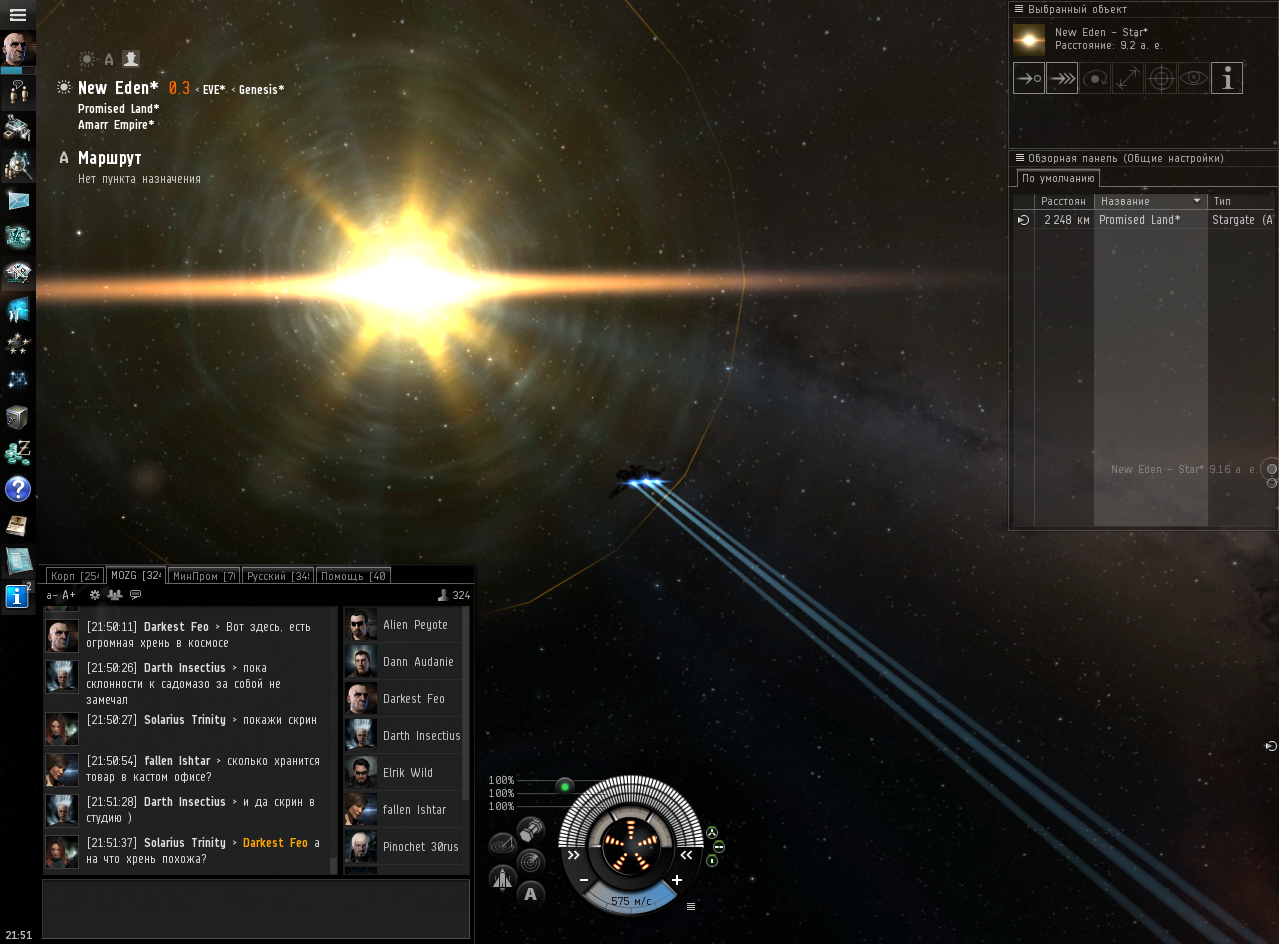Toggle the autopilot 'A' button

(x=530, y=894)
